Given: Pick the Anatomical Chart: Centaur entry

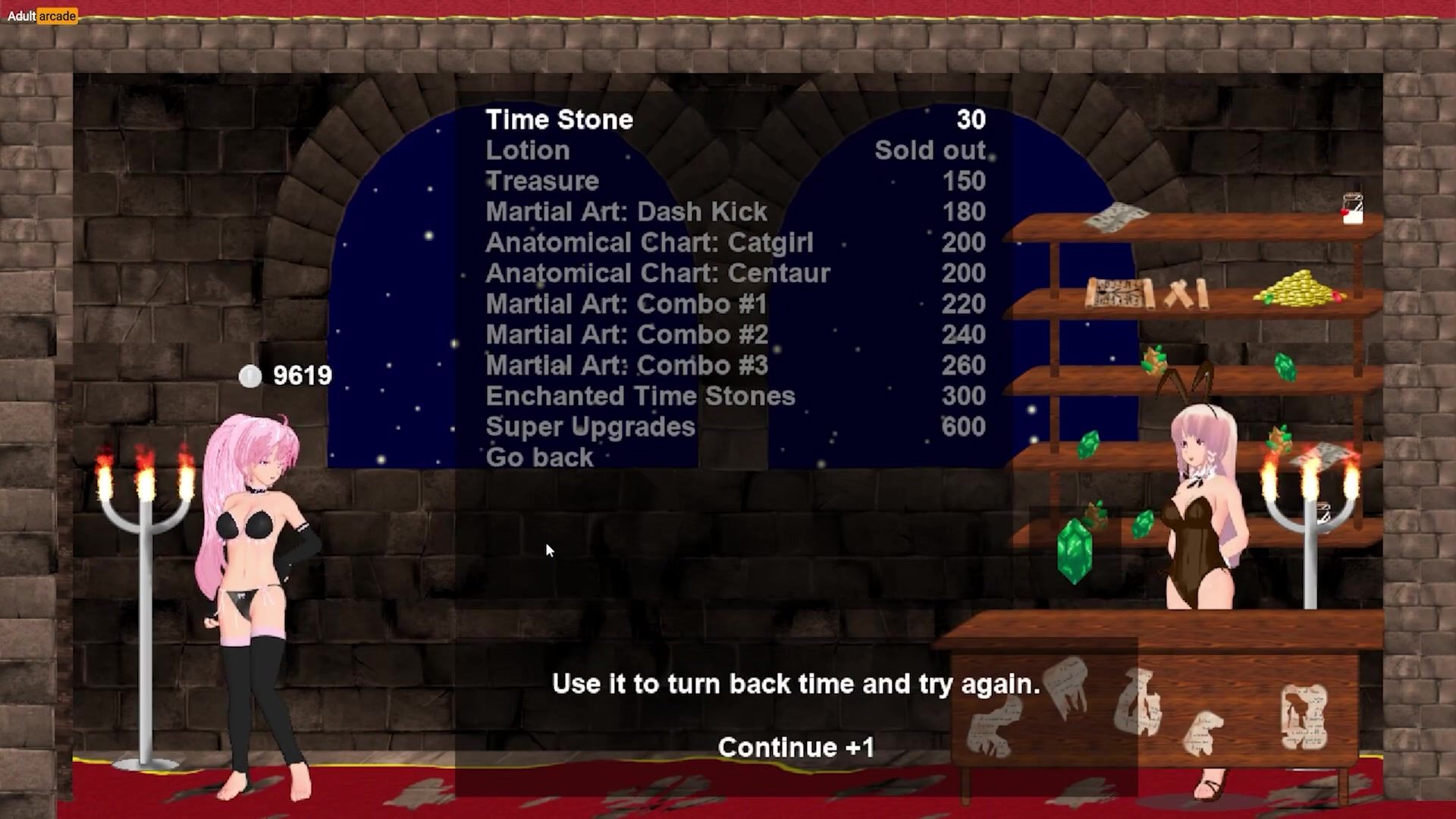Looking at the screenshot, I should (657, 273).
